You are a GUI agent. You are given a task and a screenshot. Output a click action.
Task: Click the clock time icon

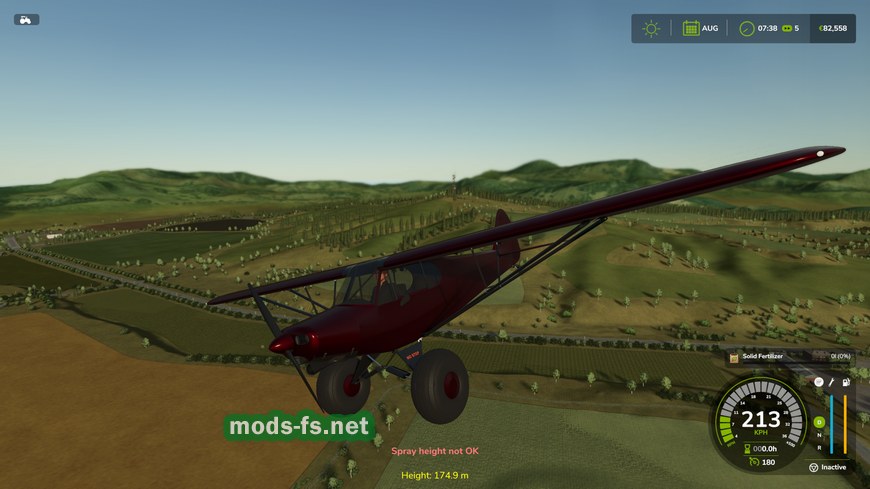tap(746, 28)
